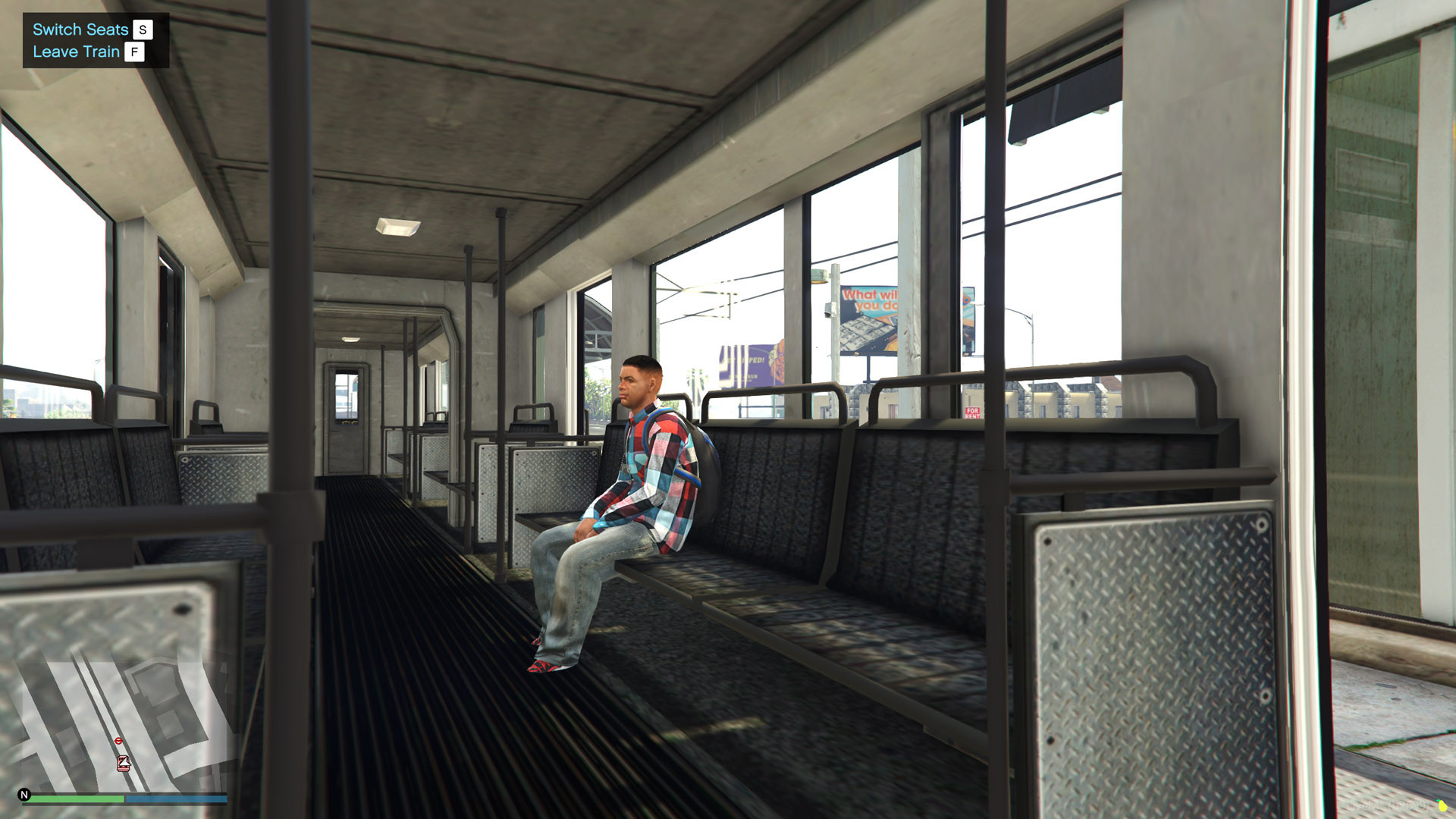Screen dimensions: 1456x819
Task: Click the S key badge beside Switch Seats
Action: tap(141, 30)
